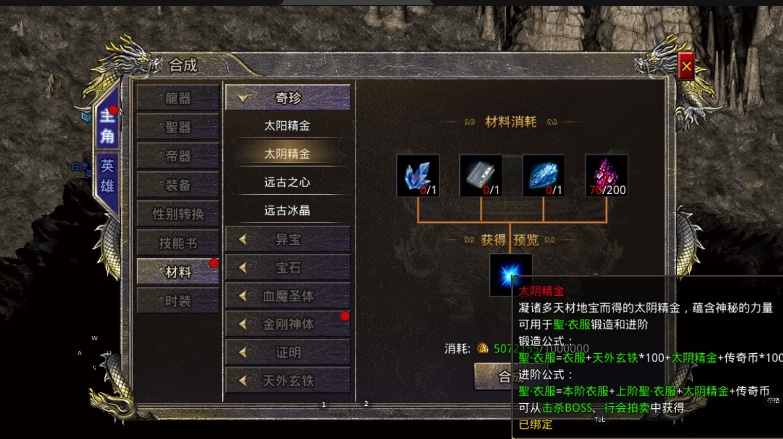783x439 pixels.
Task: Select the 性别转换 gender change category
Action: (178, 214)
